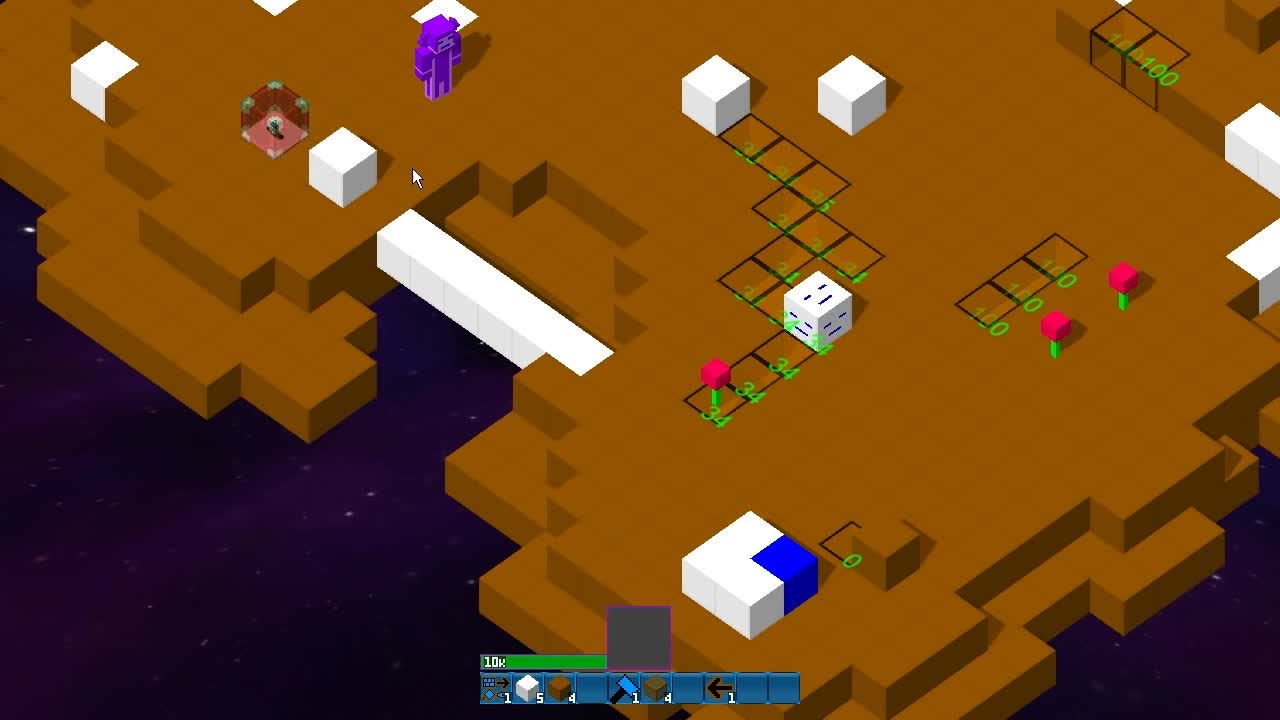Click the red flower next to the dice path
Viewport: 1280px width, 720px height.
click(x=714, y=373)
